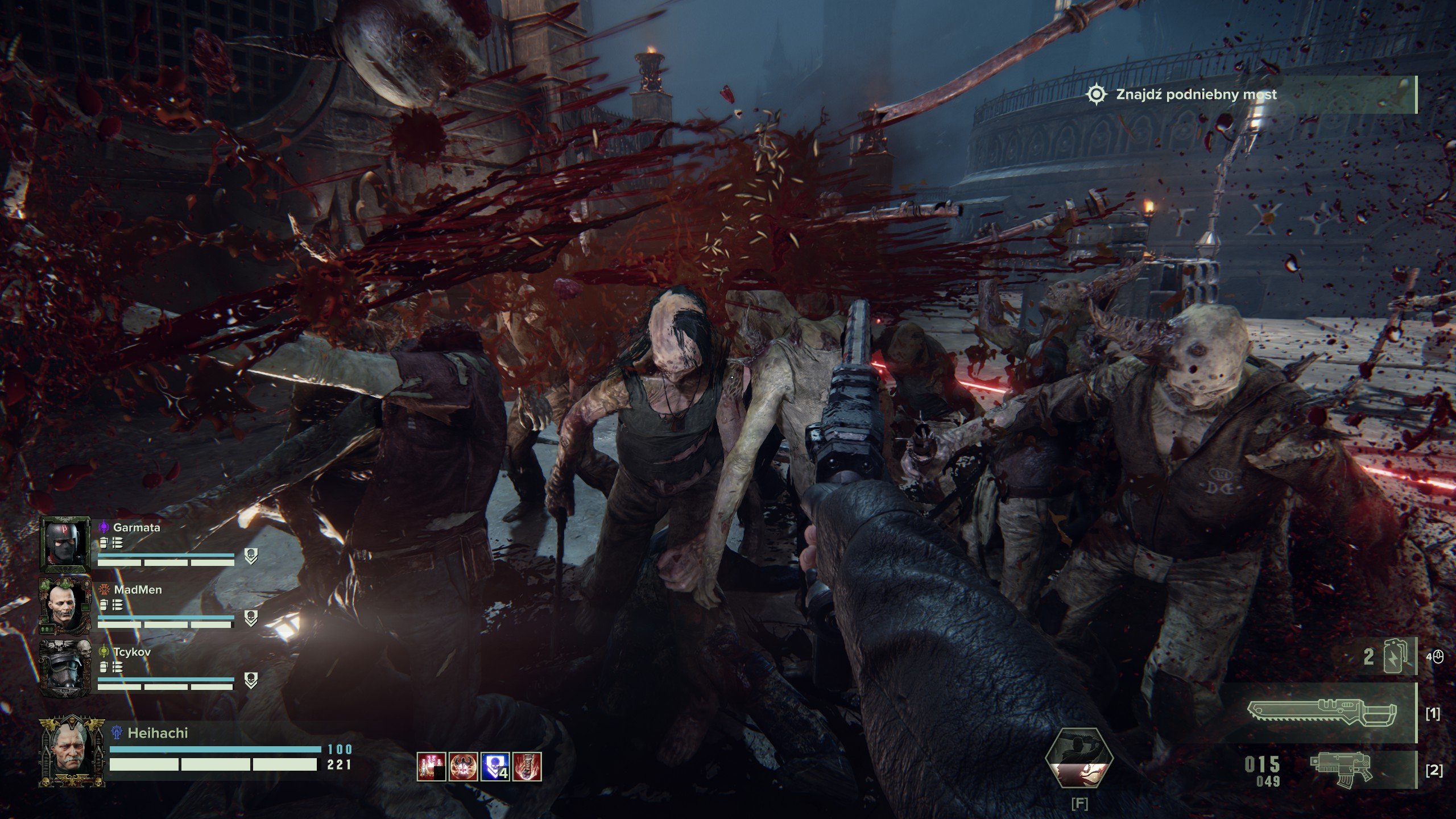Screen dimensions: 1456x819
Task: Select teammate Tcykov's portrait
Action: point(65,668)
